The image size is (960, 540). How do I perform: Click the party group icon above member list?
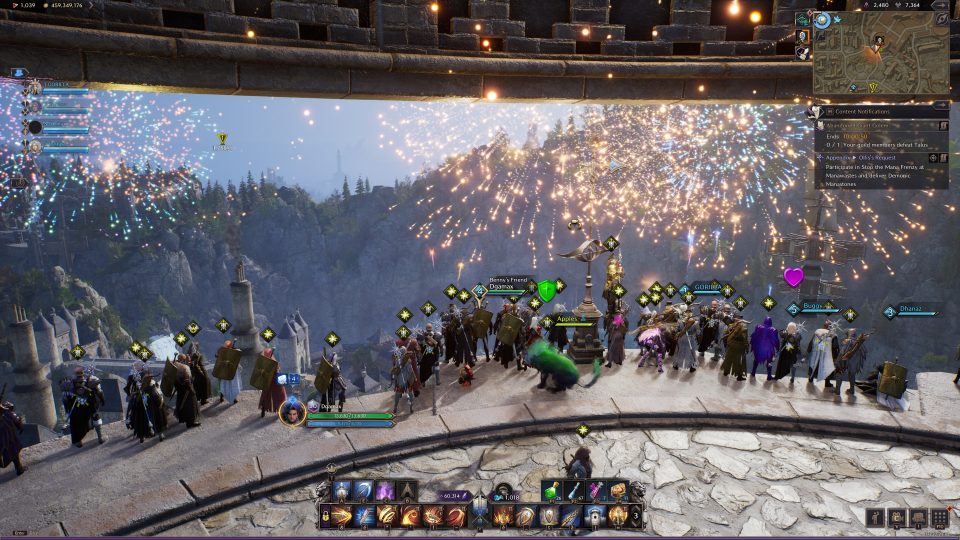click(18, 73)
